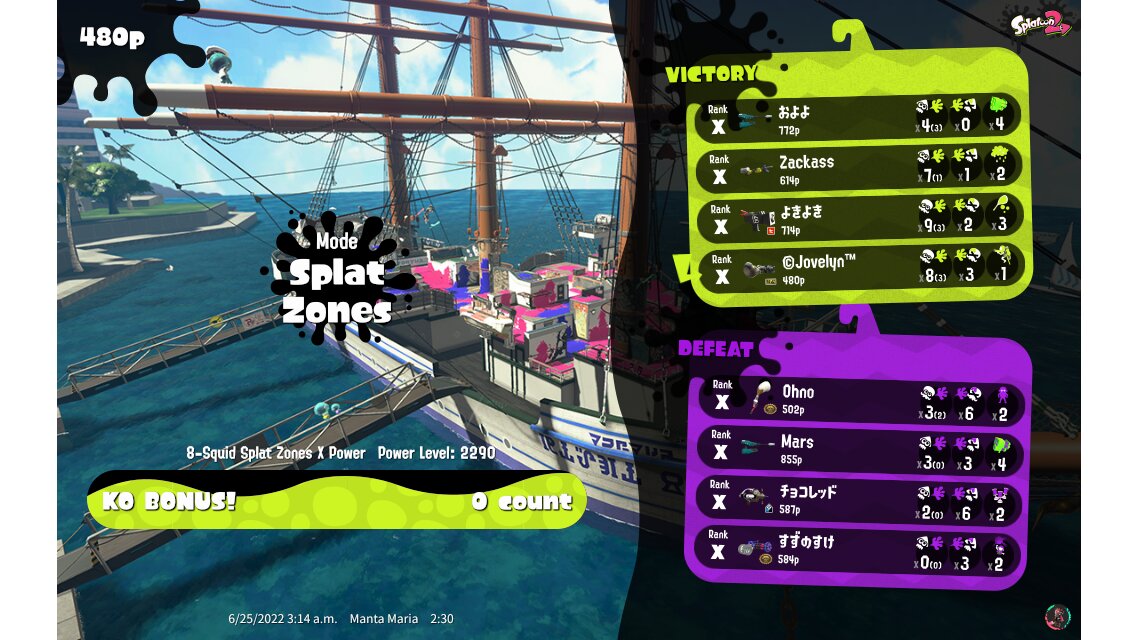Open the round avatar icon in the corner
This screenshot has width=1138, height=640.
point(1056,615)
